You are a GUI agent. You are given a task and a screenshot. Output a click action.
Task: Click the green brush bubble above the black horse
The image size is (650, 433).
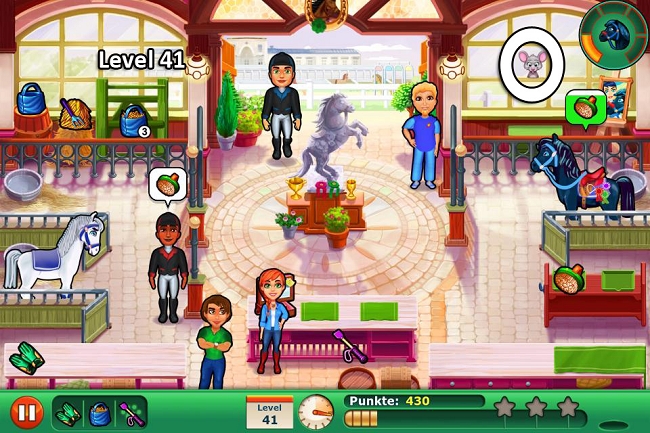(x=582, y=105)
